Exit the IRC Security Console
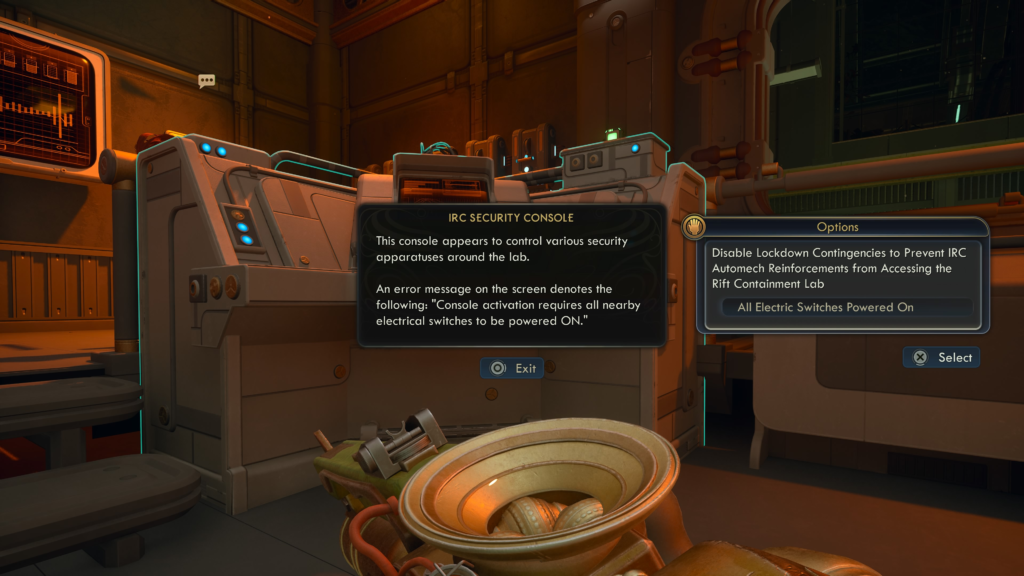The height and width of the screenshot is (576, 1024). [512, 369]
